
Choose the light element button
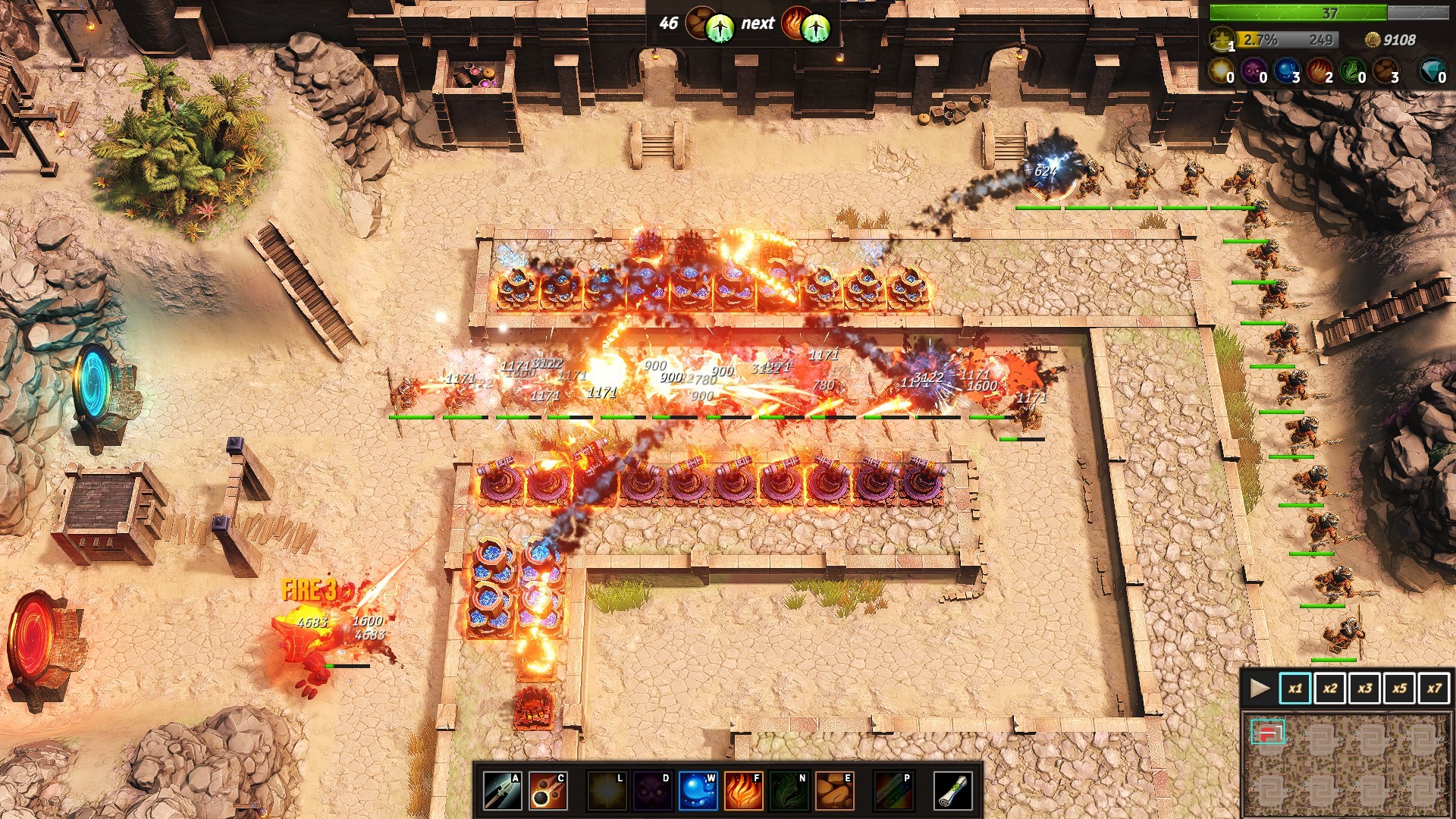[607, 791]
